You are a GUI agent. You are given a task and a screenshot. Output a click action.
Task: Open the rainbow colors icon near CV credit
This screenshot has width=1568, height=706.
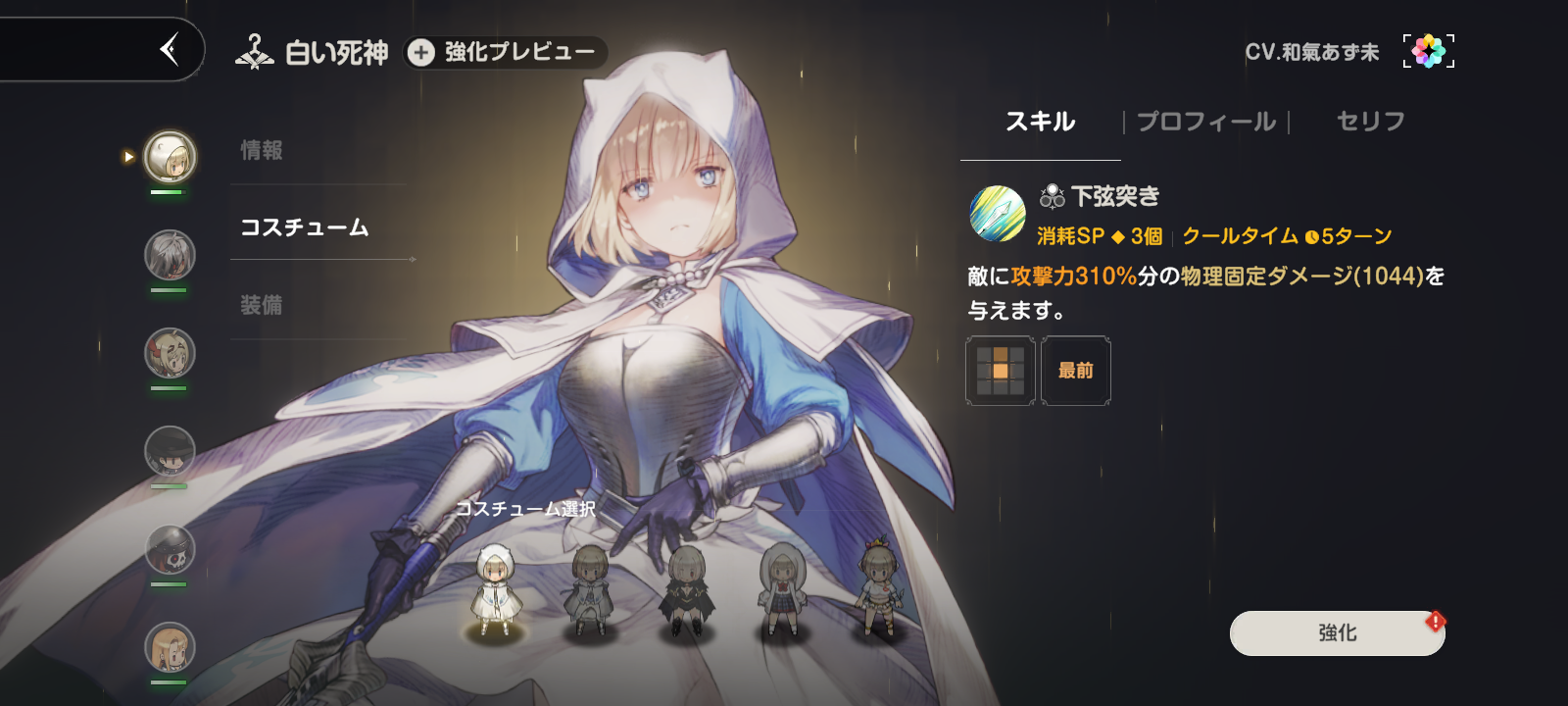1429,49
